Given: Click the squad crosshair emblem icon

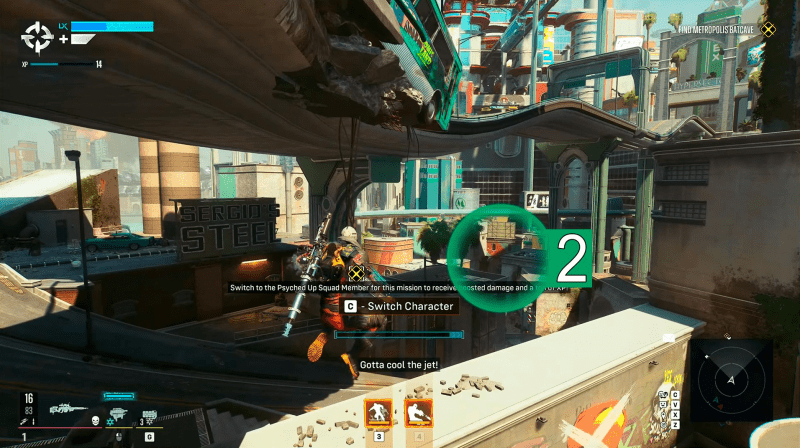Looking at the screenshot, I should click(x=38, y=38).
